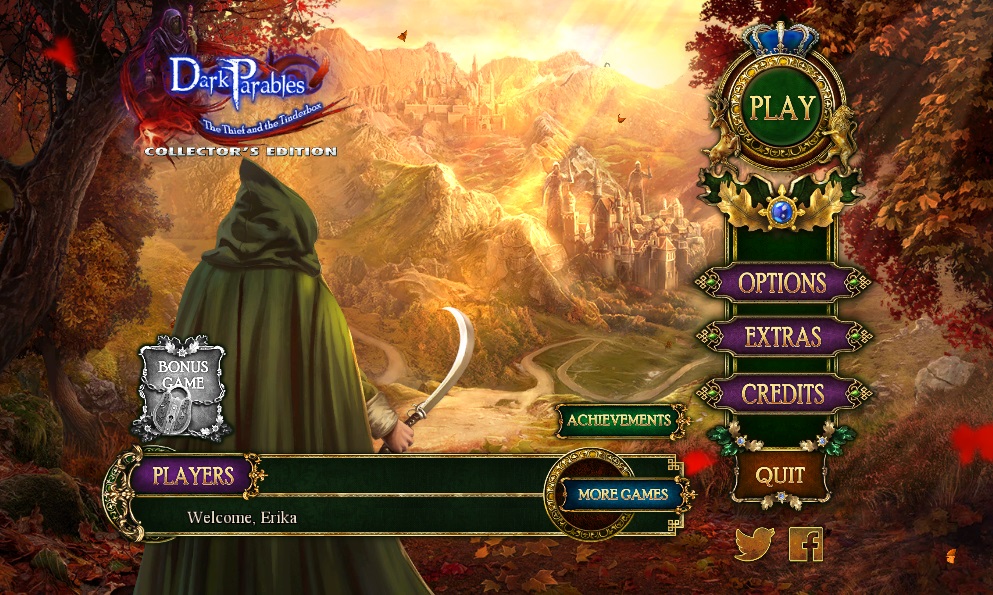Start the game with the Play button
Image resolution: width=993 pixels, height=595 pixels.
coord(782,108)
